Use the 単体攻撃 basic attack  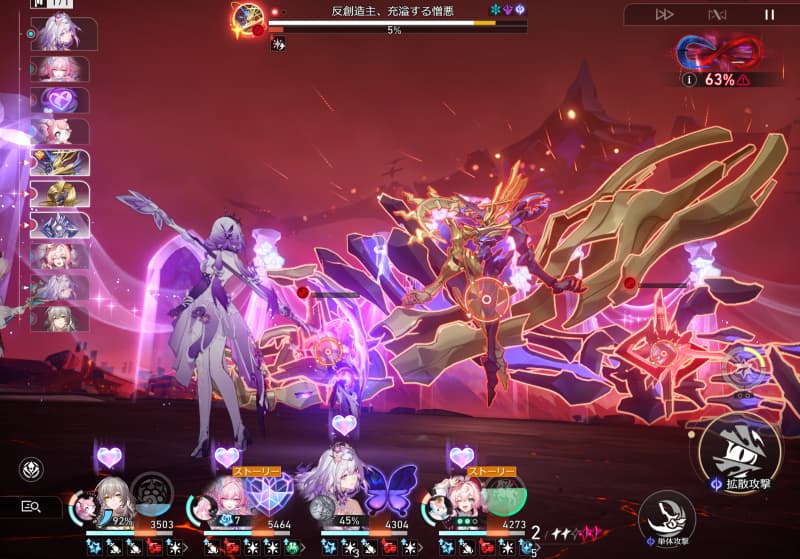666,516
